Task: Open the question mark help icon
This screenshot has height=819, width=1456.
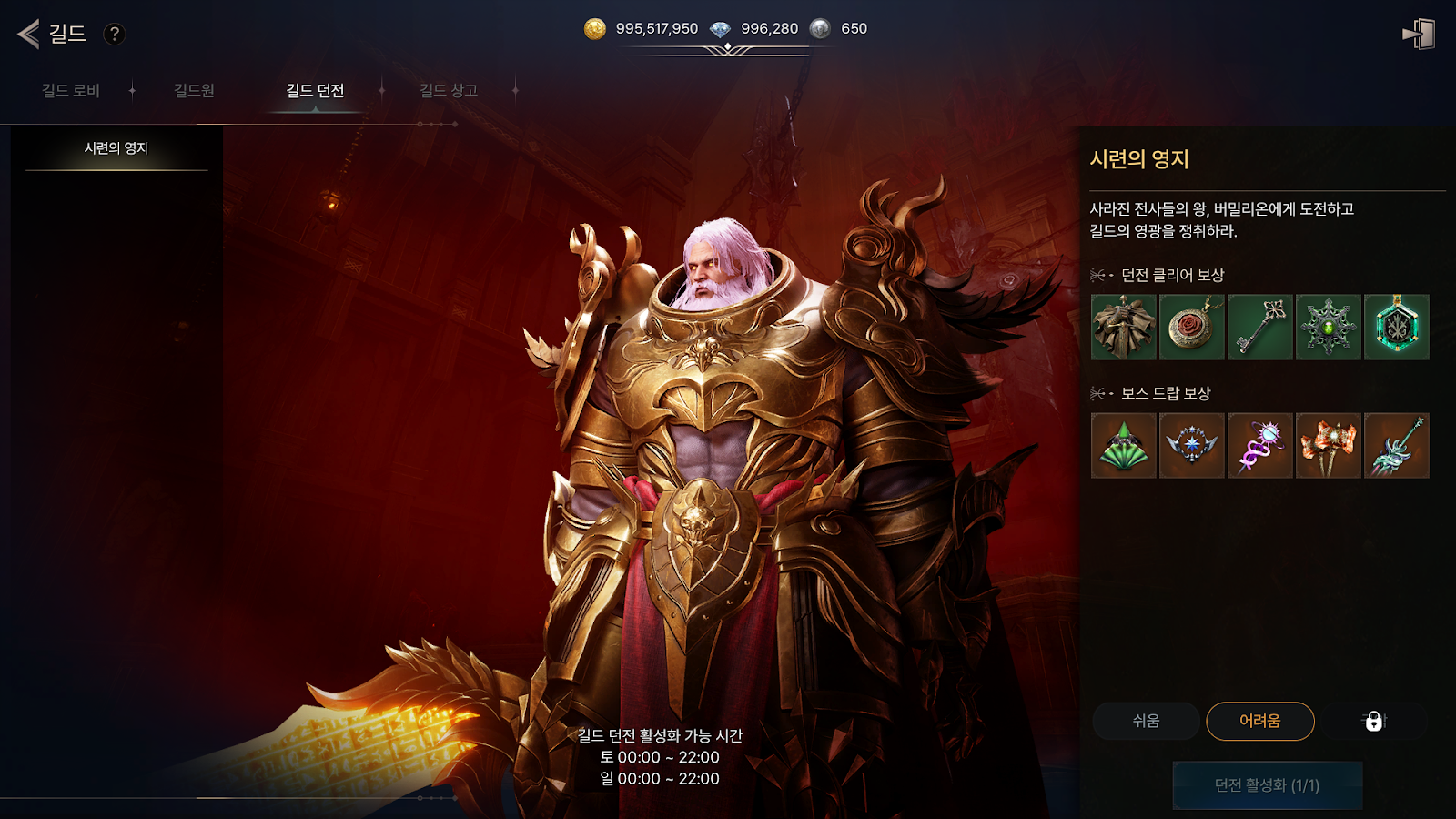Action: (x=114, y=35)
